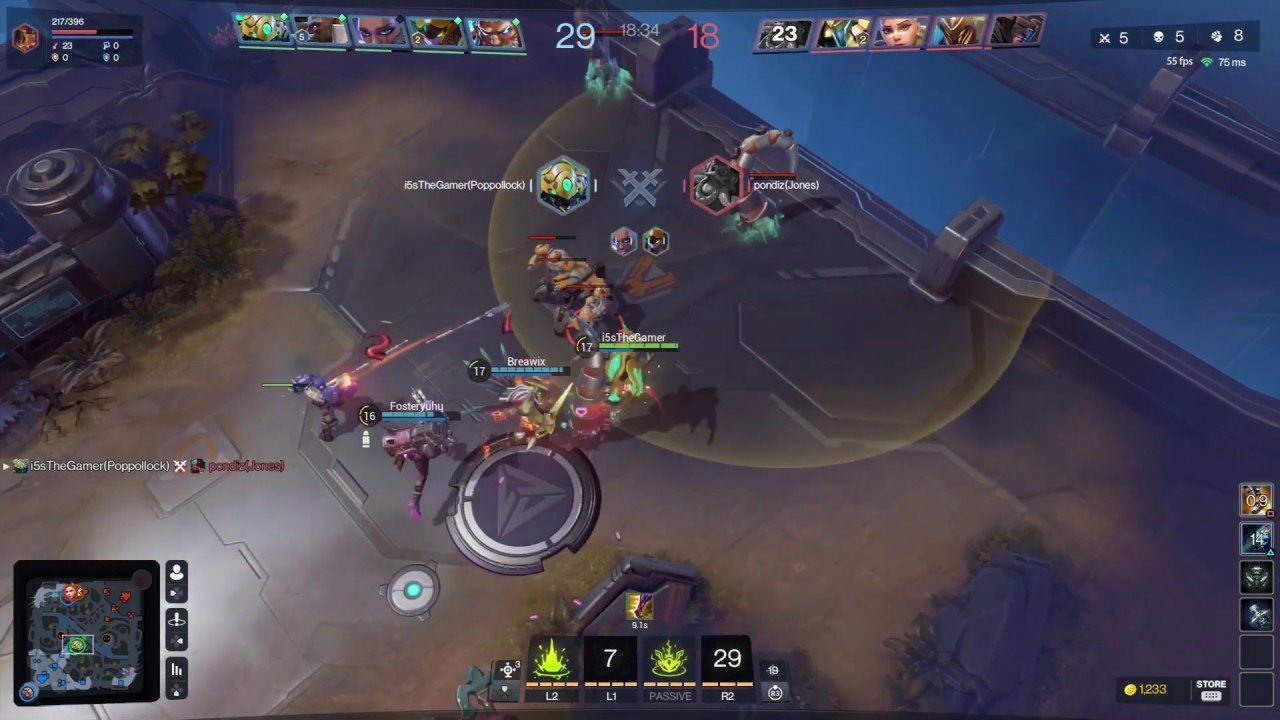Select the silver satellite item slot
The width and height of the screenshot is (1280, 720).
pyautogui.click(x=1256, y=614)
